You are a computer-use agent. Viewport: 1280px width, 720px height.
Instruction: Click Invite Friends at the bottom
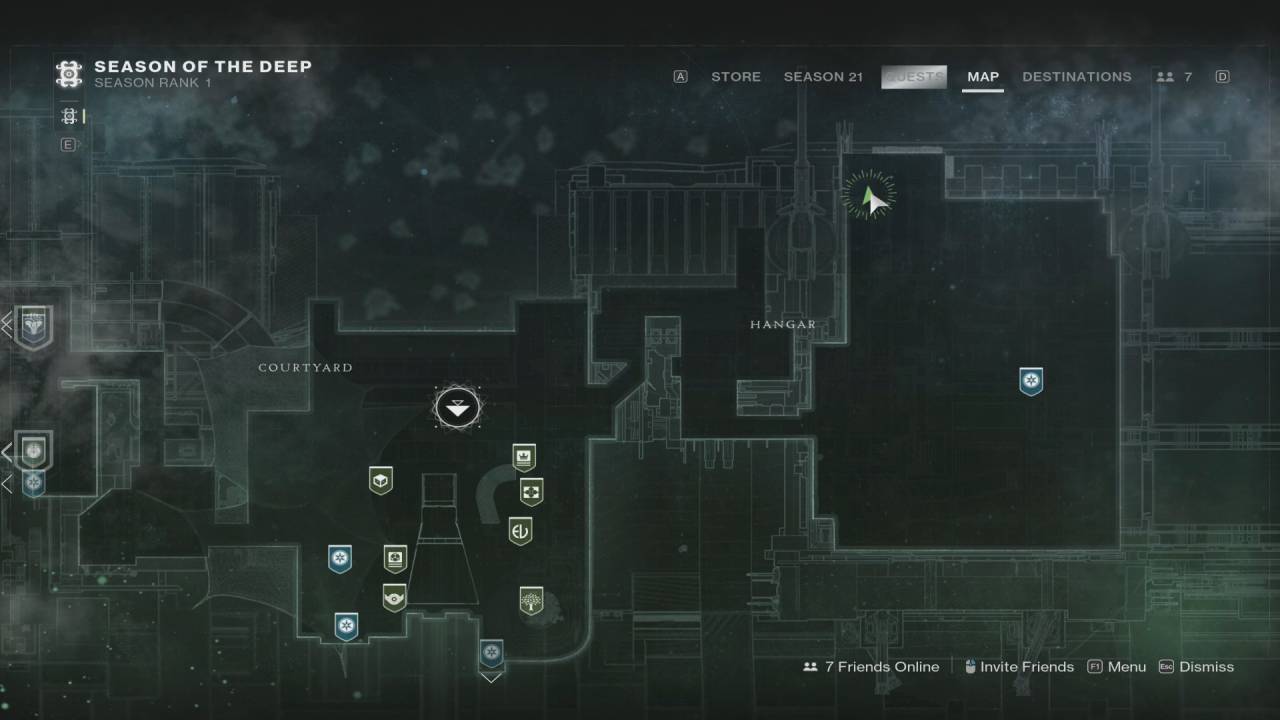[1027, 666]
